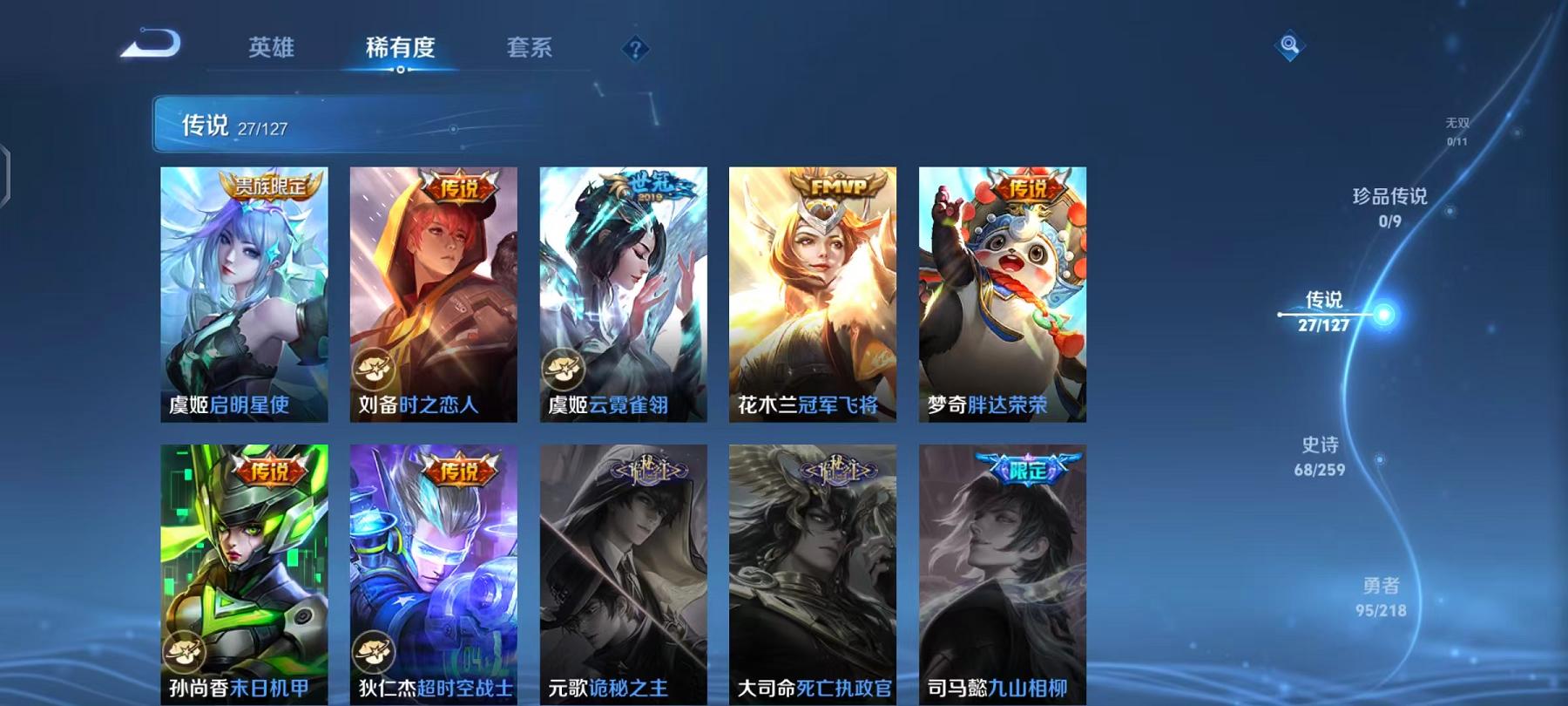Jump to 史诗 rarity in the sidebar
Viewport: 1568px width, 706px height.
pos(1321,457)
